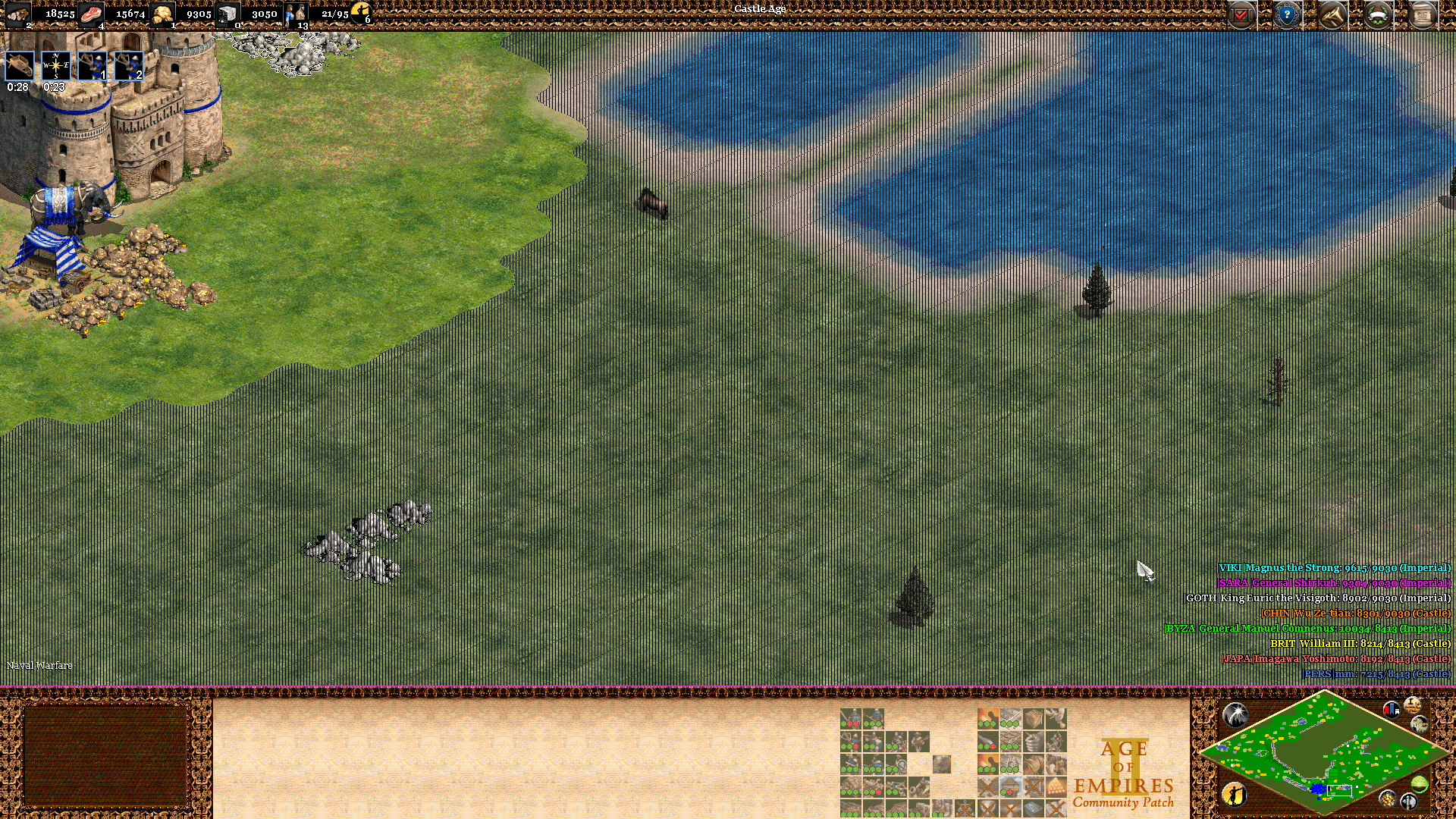Click the food meat resource icon
The image size is (1456, 819).
(91, 14)
